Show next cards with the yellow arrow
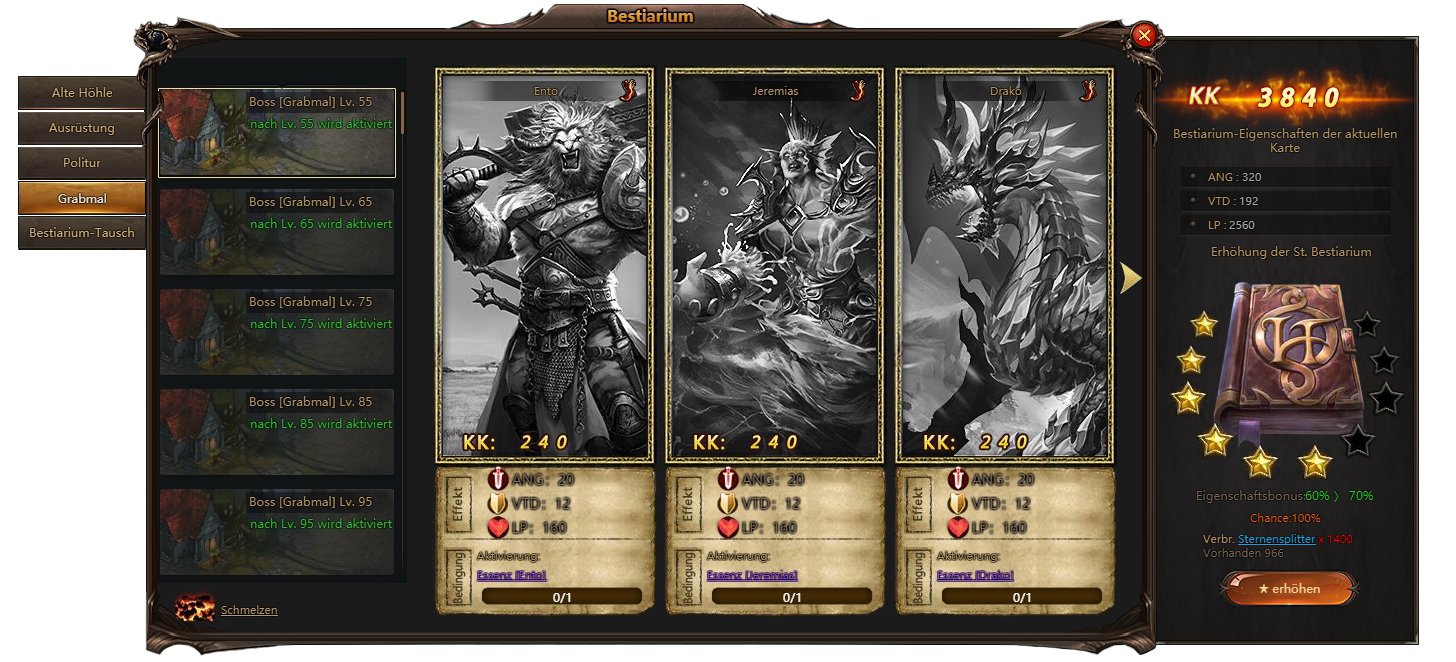 1130,279
